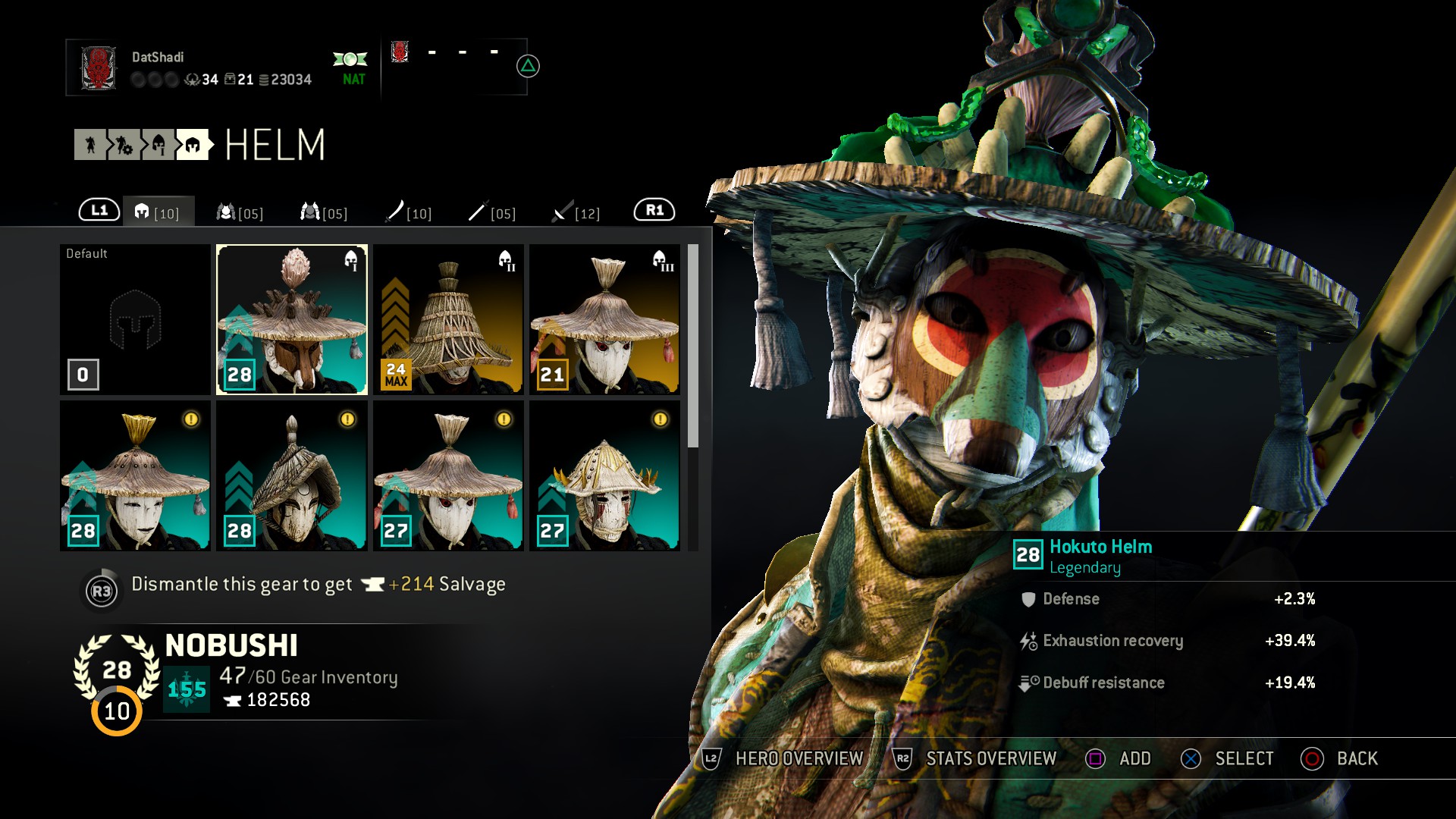Choose the level 28 tilted hood helm
The image size is (1456, 819).
[292, 475]
